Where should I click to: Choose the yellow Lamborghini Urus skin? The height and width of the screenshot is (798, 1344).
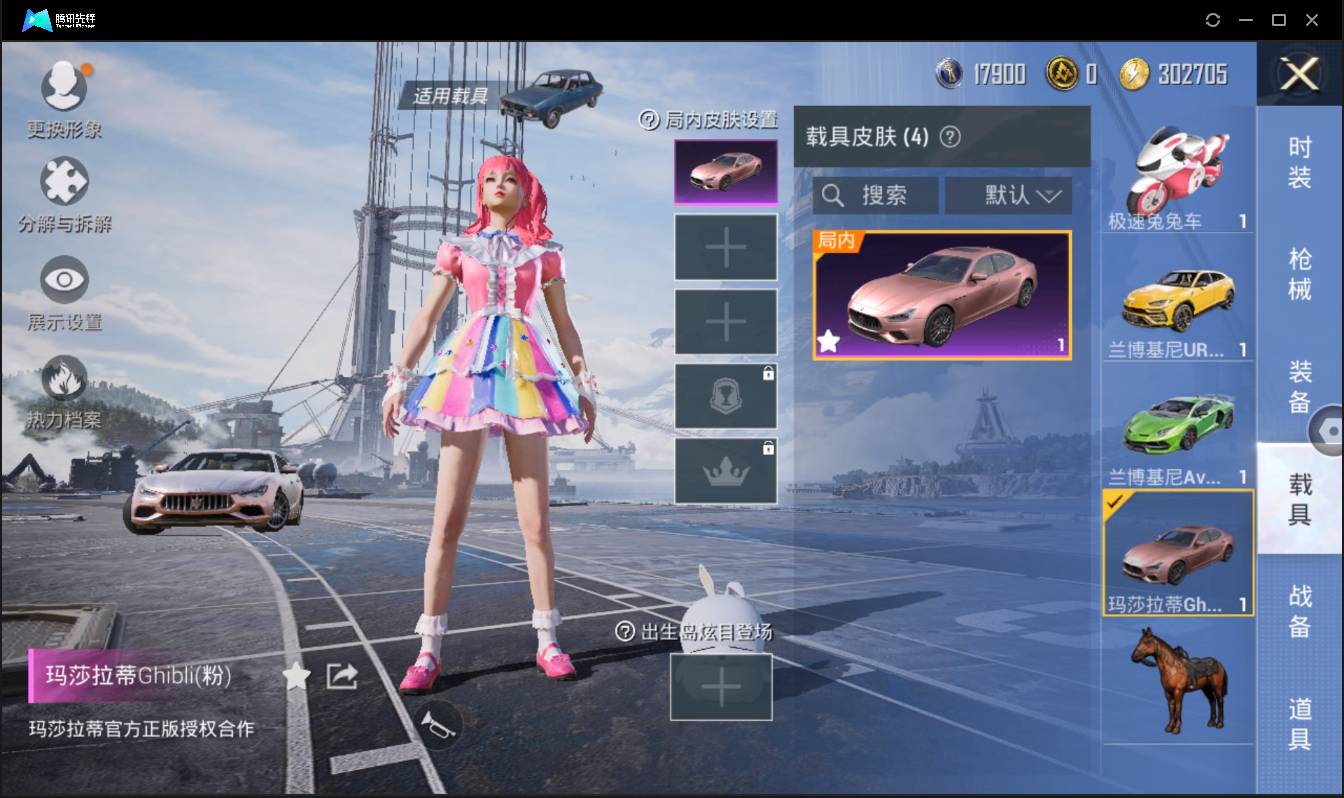(x=1178, y=300)
